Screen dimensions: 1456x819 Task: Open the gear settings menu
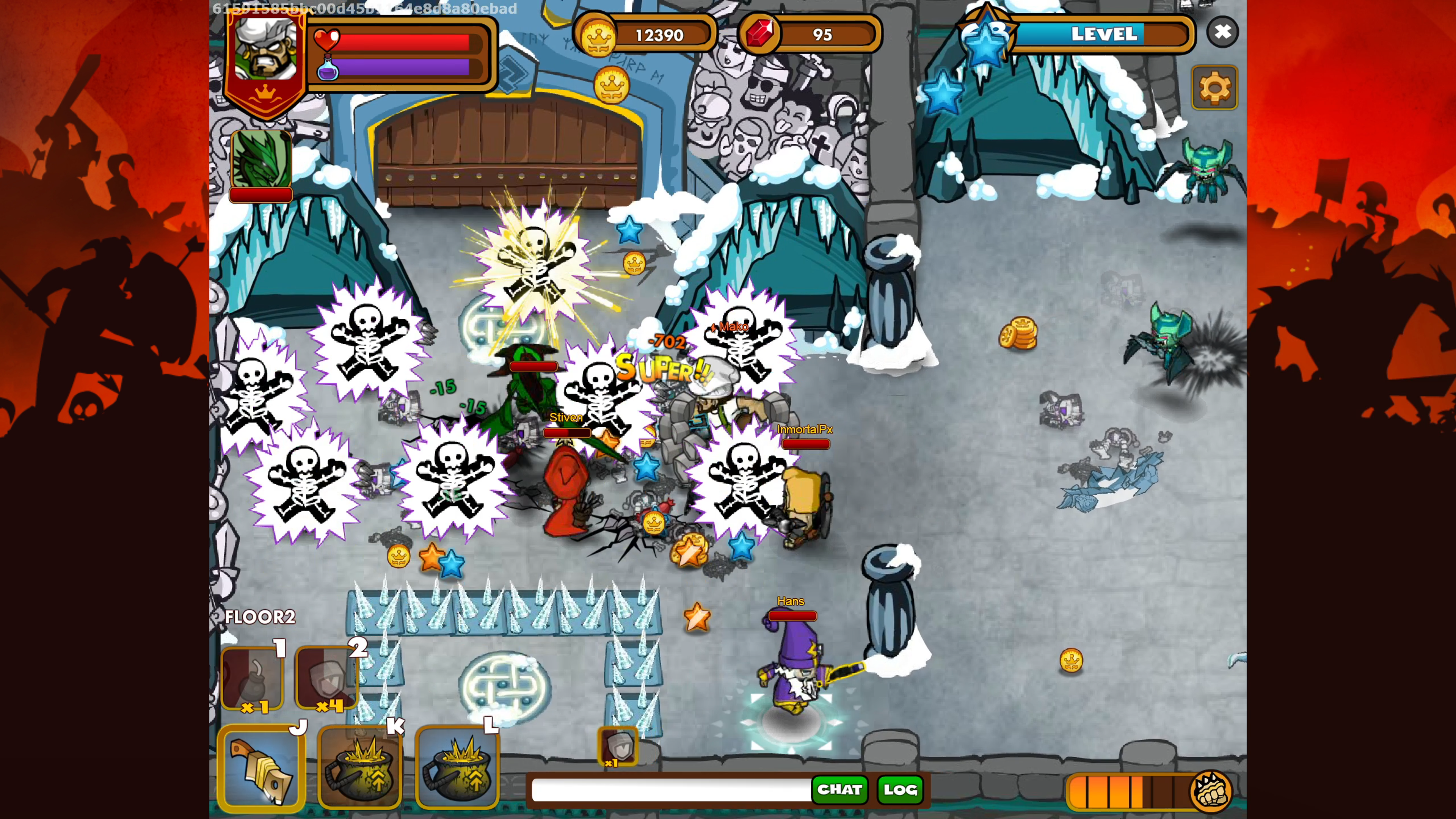tap(1214, 88)
